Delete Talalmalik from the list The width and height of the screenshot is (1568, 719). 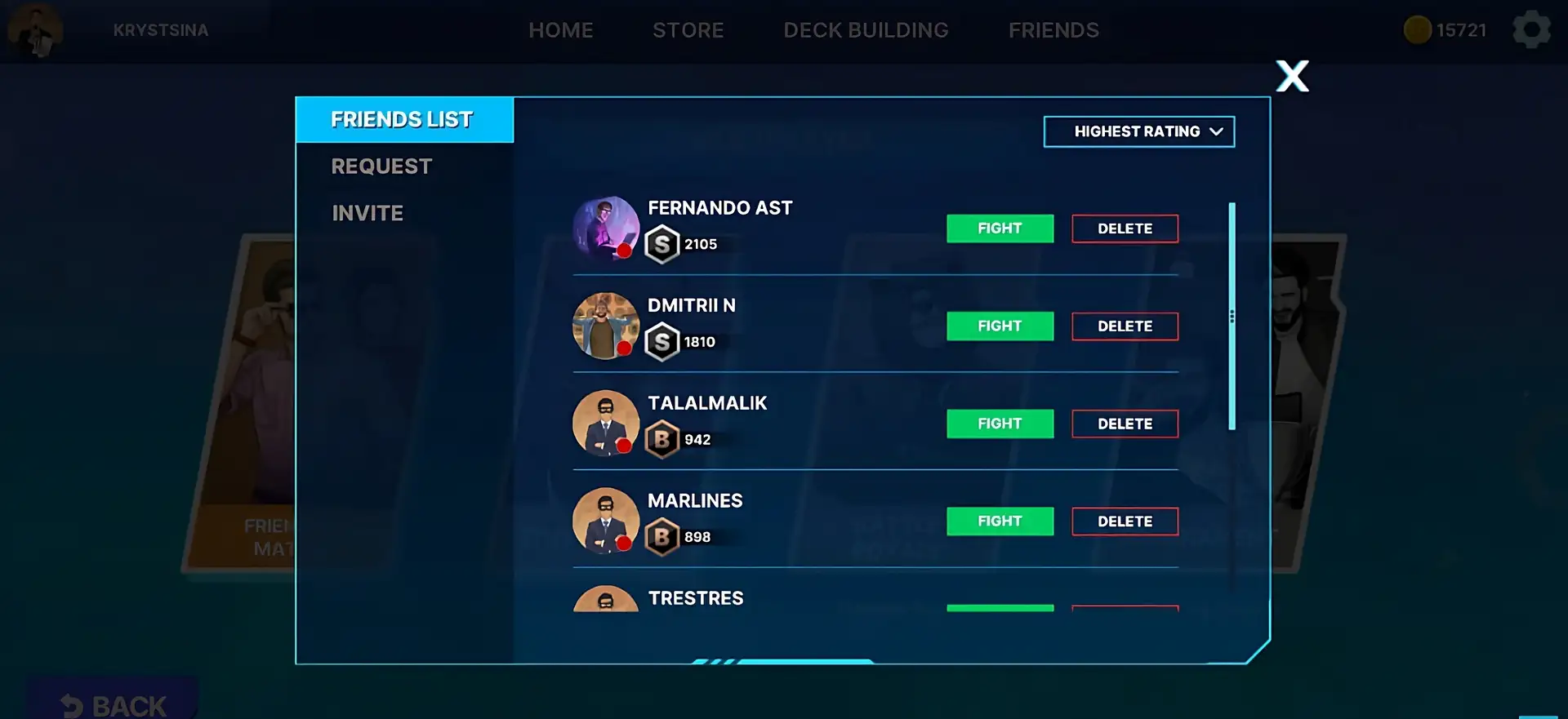[1125, 424]
